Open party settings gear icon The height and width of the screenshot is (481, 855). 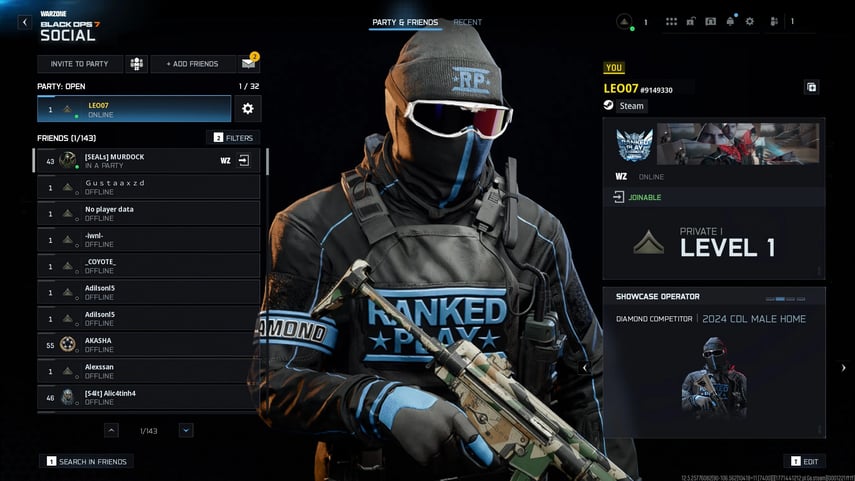[248, 108]
